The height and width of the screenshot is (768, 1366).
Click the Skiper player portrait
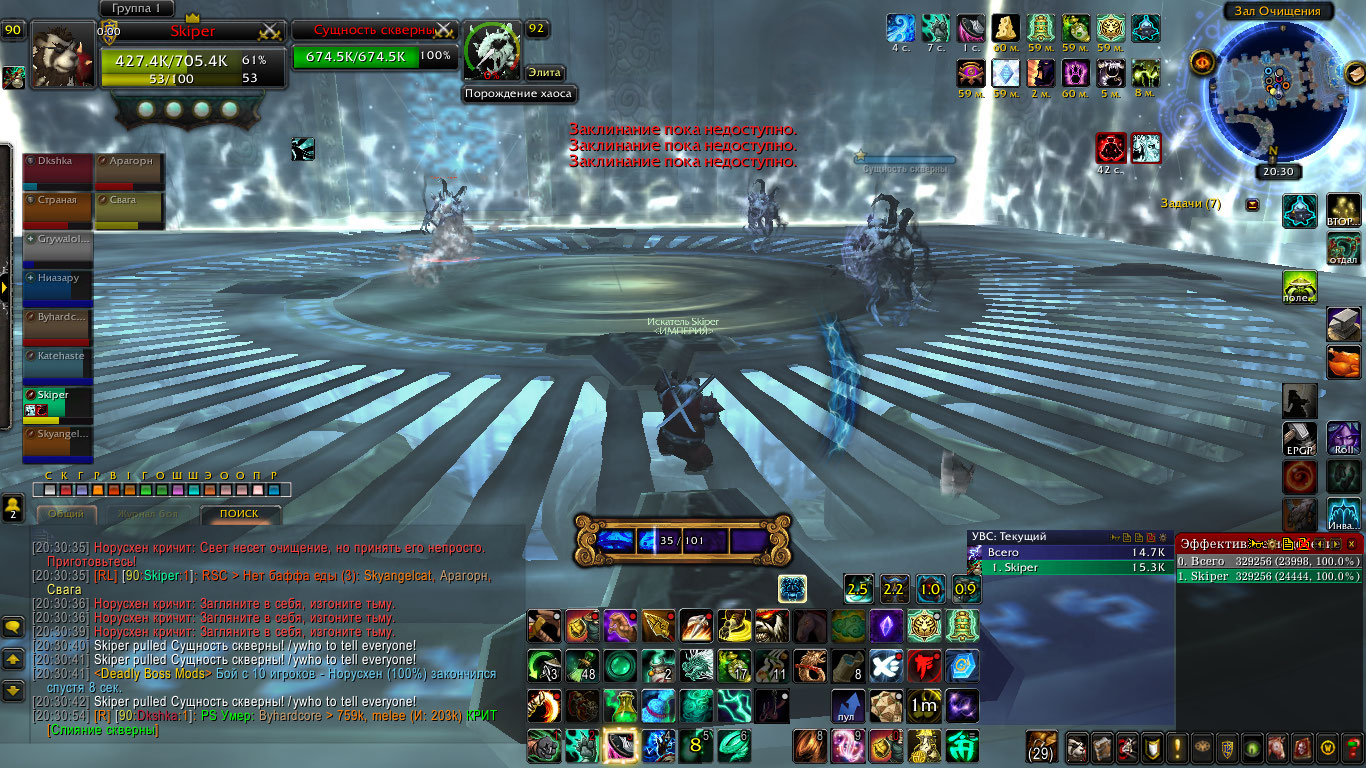click(63, 55)
